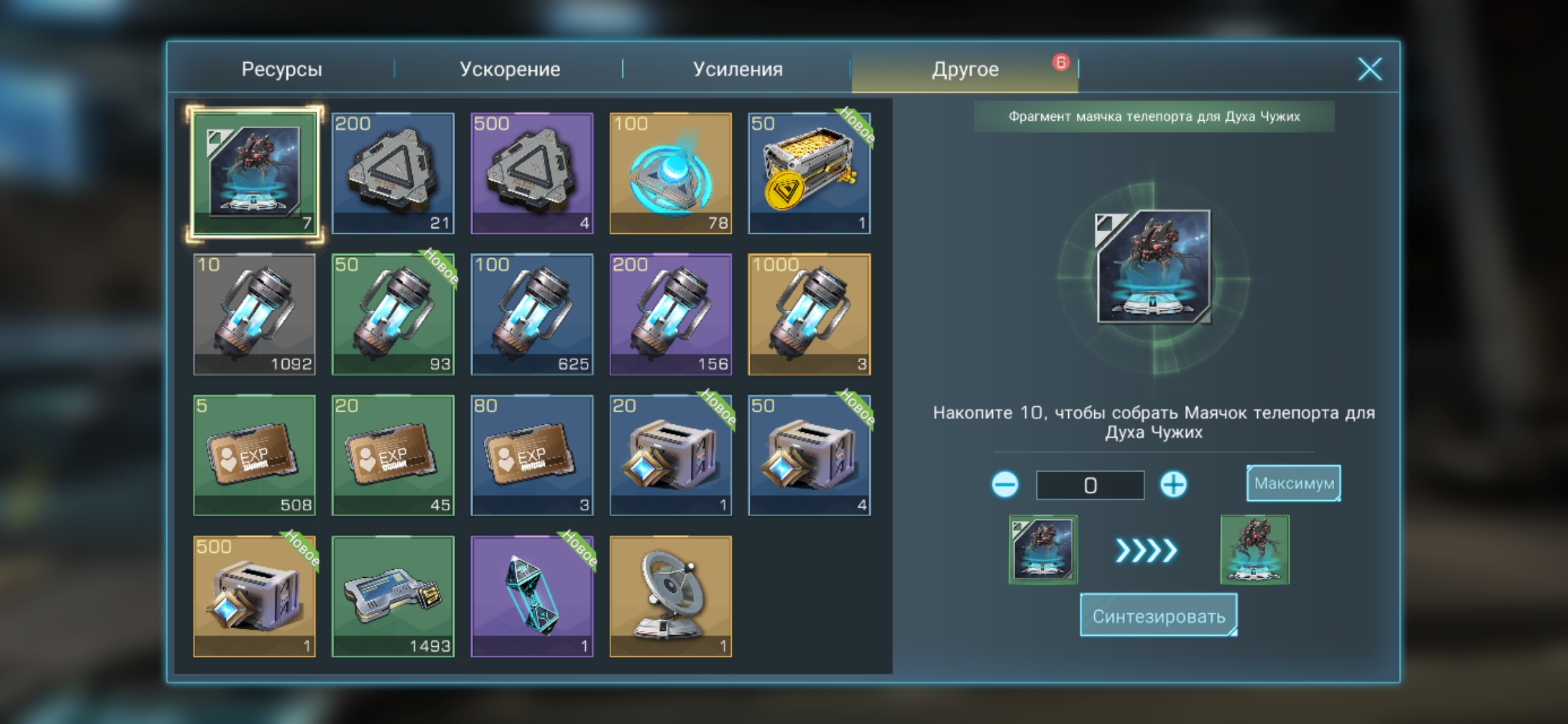Show the Другое tab

[965, 69]
